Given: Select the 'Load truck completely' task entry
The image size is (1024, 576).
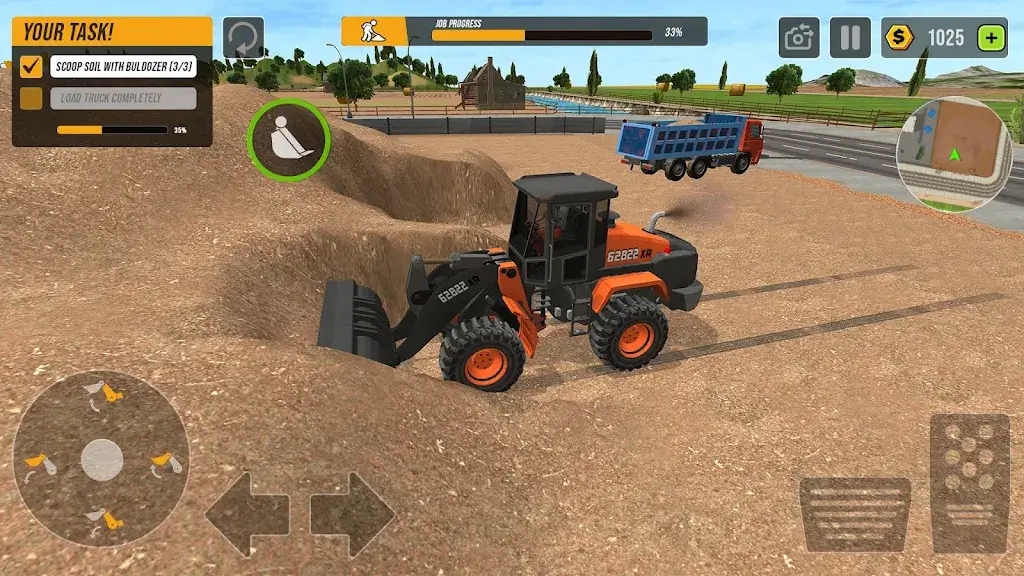Looking at the screenshot, I should tap(122, 98).
